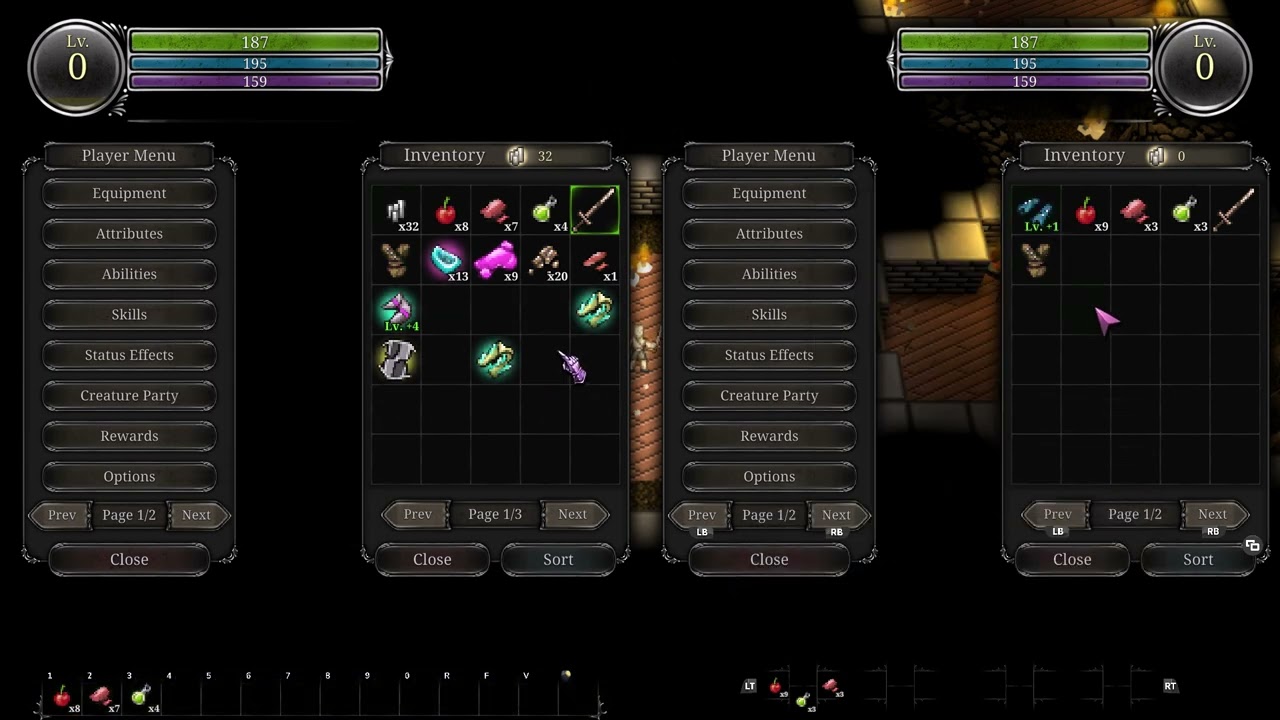The image size is (1280, 720).
Task: Go to next page of the 3-page inventory
Action: [x=572, y=514]
